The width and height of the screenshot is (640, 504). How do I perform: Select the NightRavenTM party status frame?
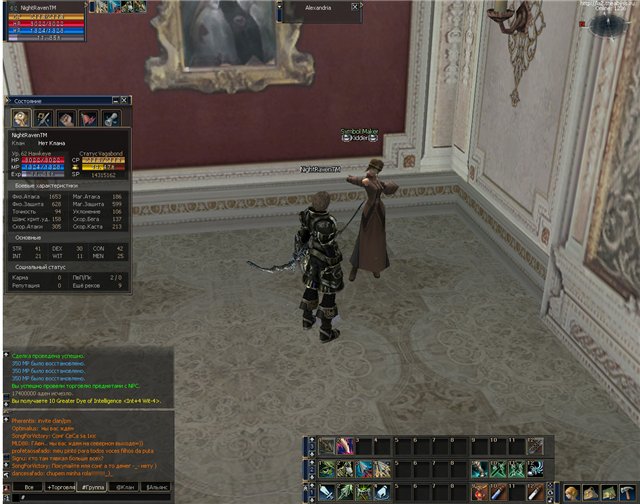[45, 22]
